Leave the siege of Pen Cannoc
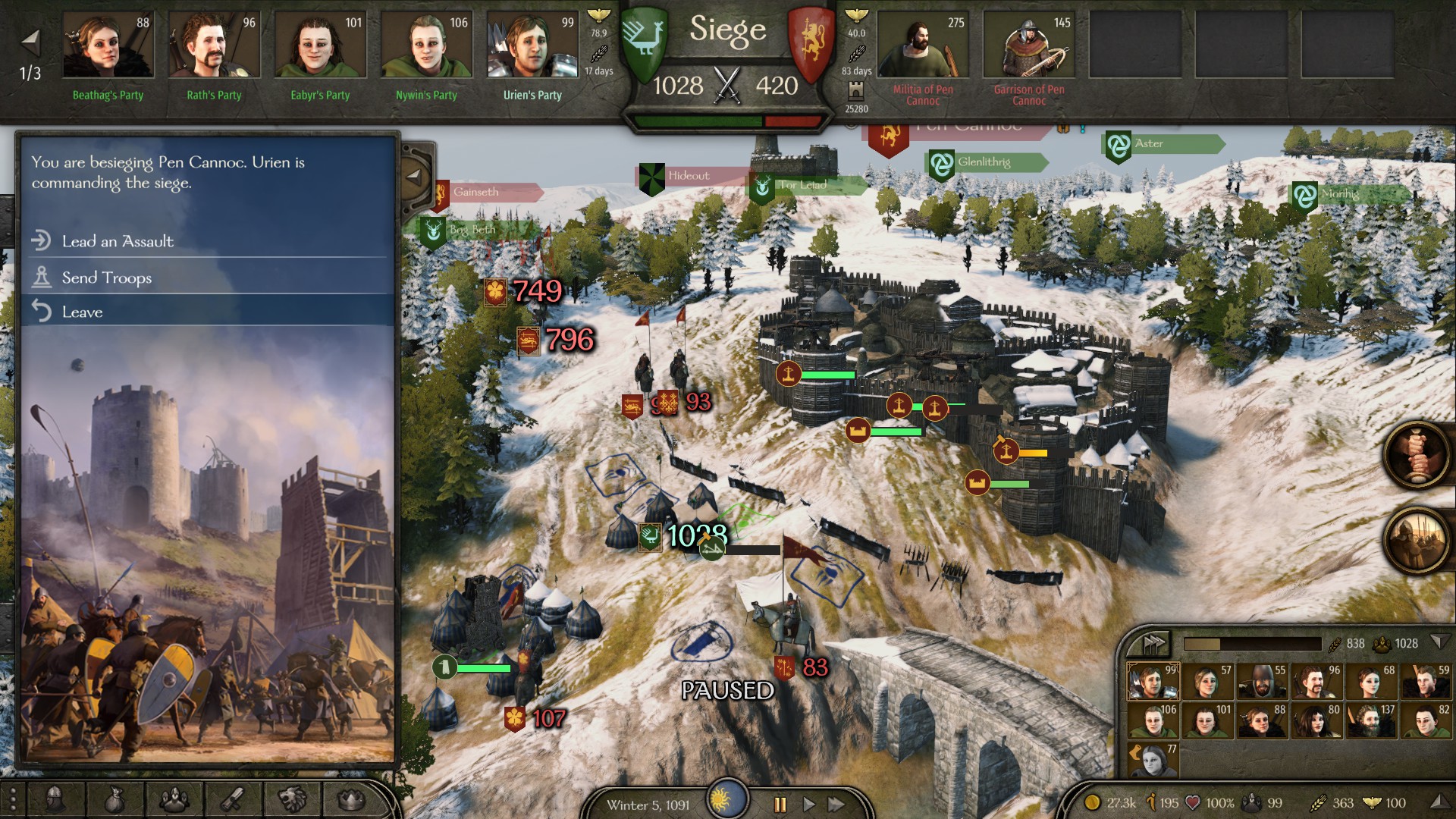The height and width of the screenshot is (819, 1456). pos(82,312)
